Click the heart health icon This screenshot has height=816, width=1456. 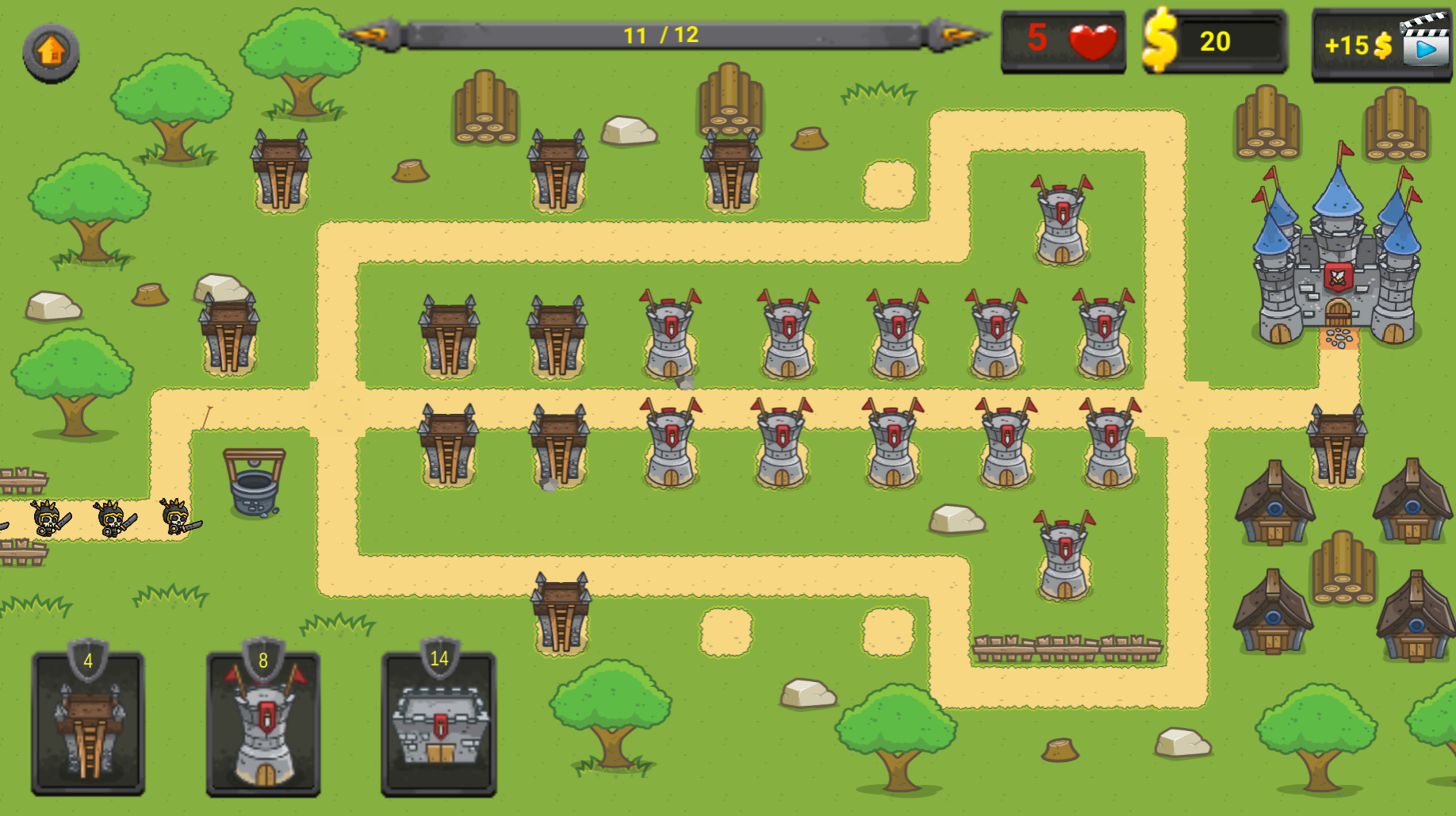click(1094, 40)
